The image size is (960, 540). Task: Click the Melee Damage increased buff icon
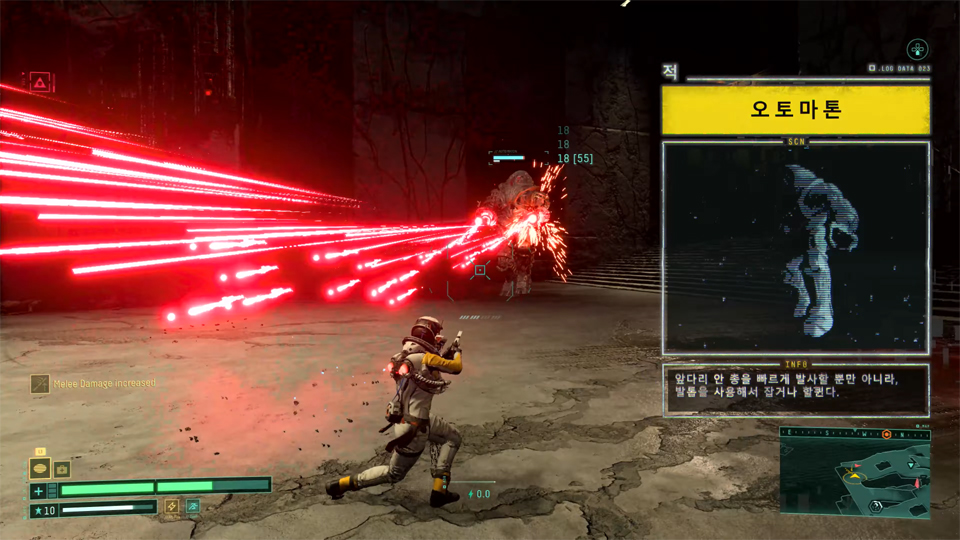pos(40,383)
